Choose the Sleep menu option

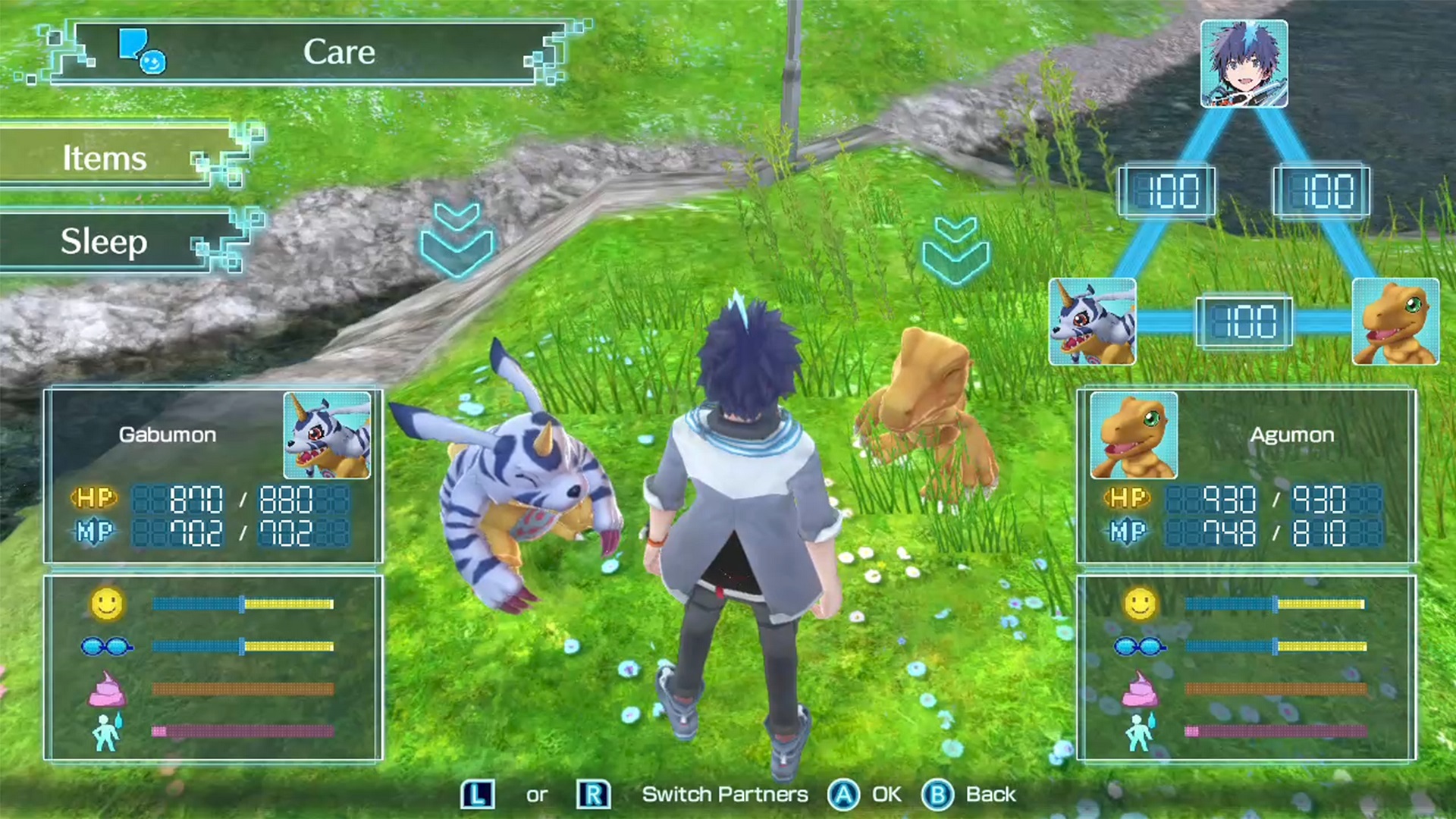(106, 242)
